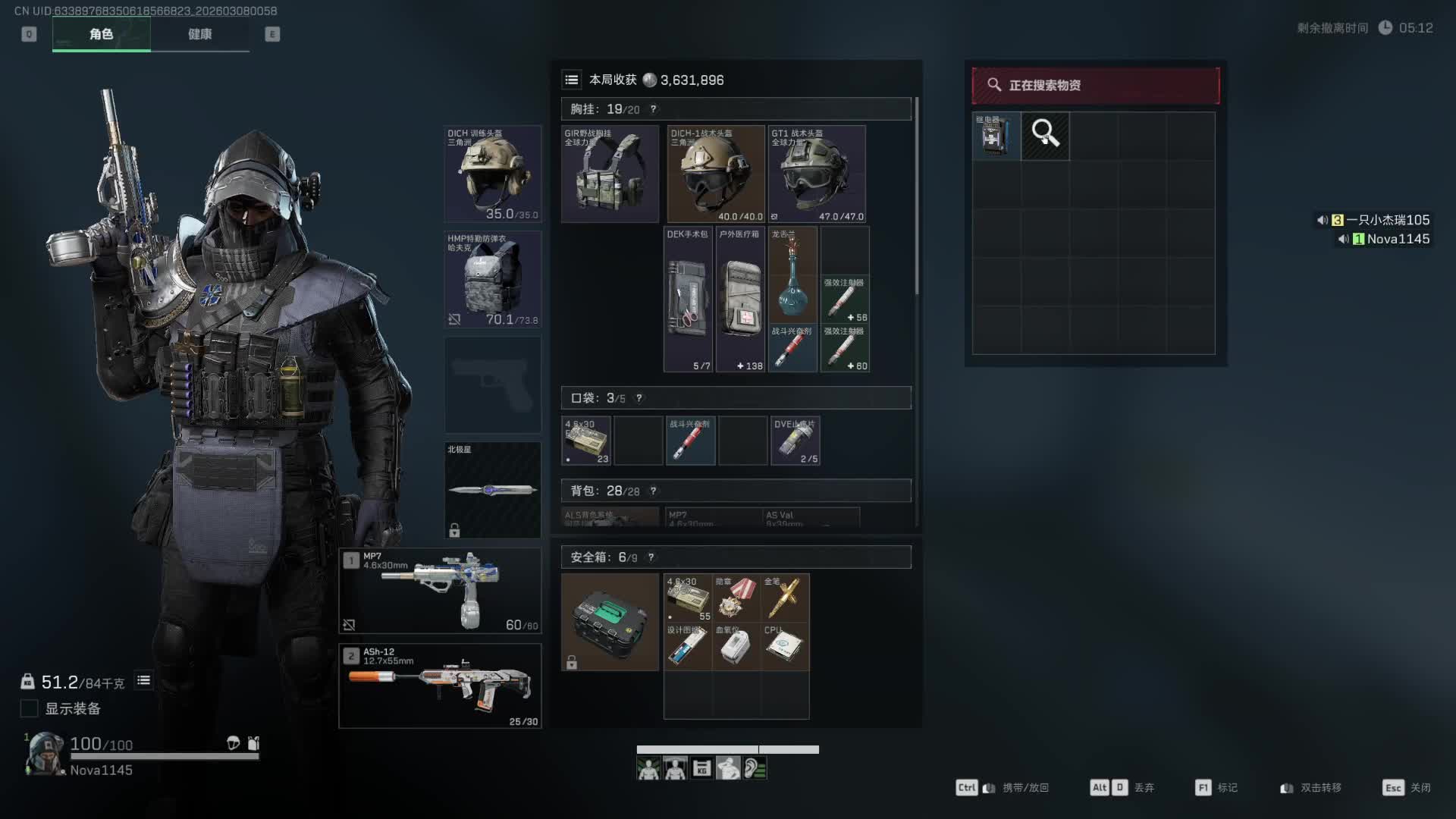Choose the ASh-12 secondary weapon slot
The image size is (1456, 819).
(440, 686)
